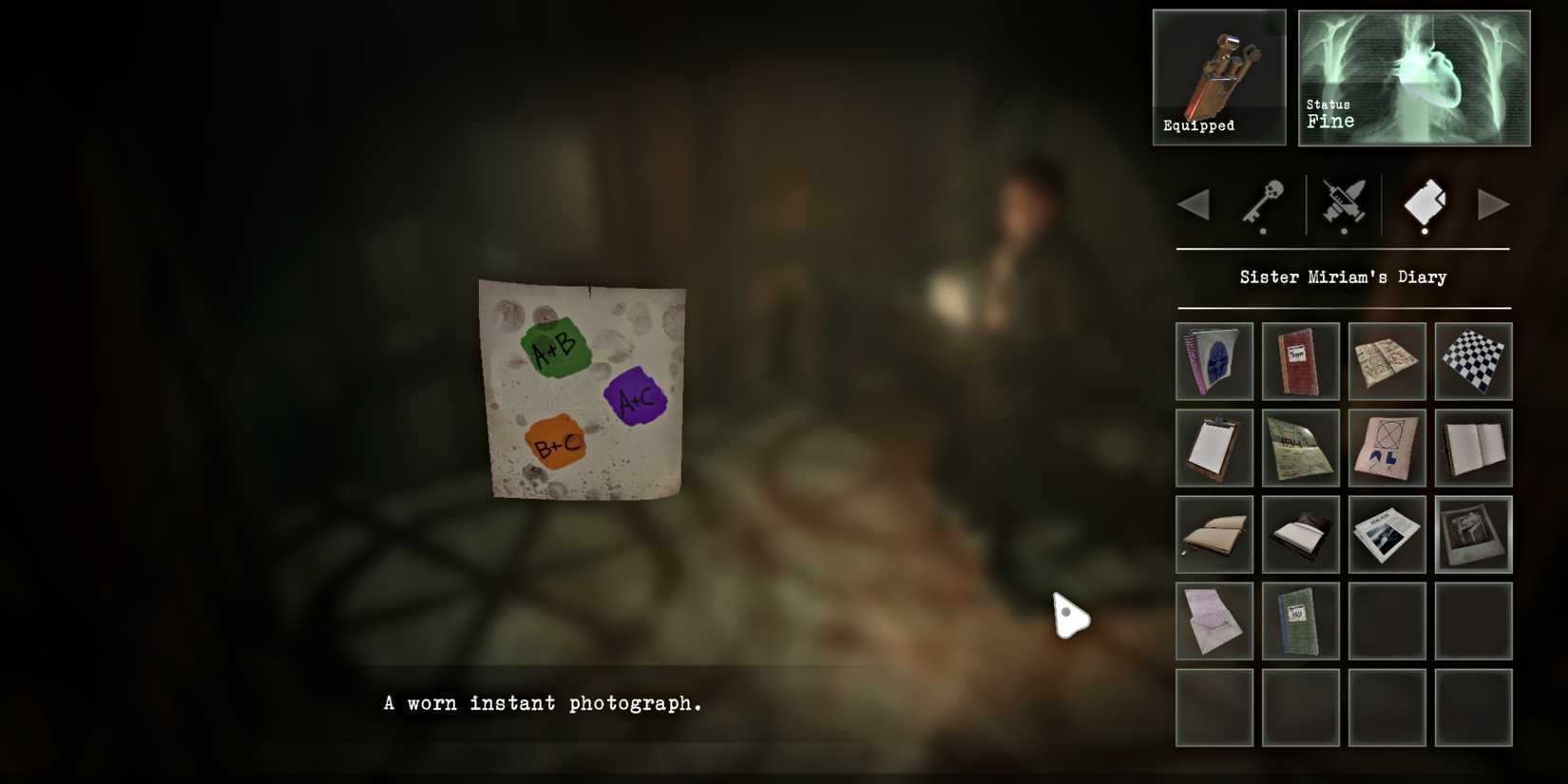
Task: Select the open blank notebook item
Action: 1473,447
